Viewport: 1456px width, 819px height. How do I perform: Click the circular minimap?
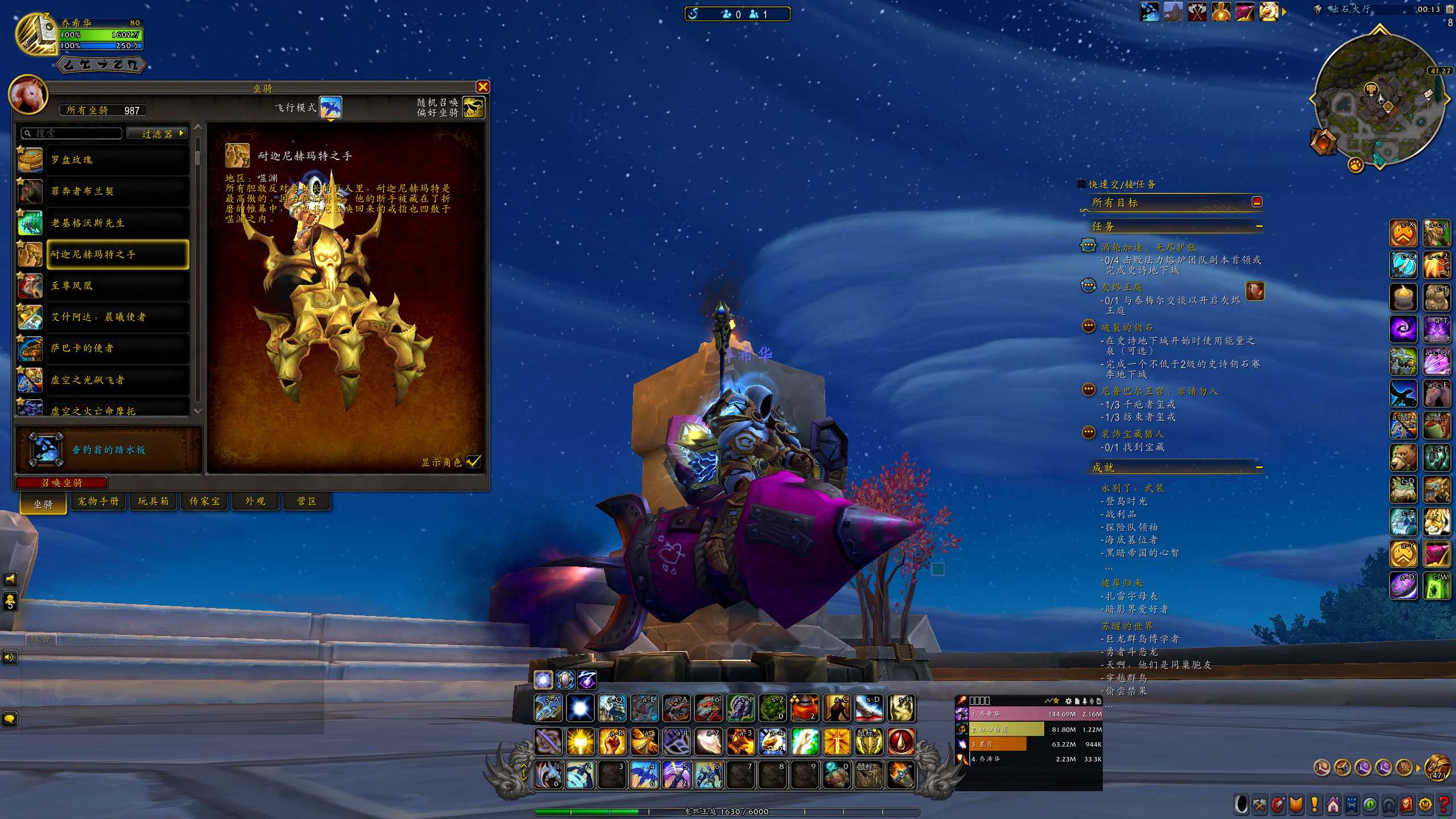(1379, 100)
